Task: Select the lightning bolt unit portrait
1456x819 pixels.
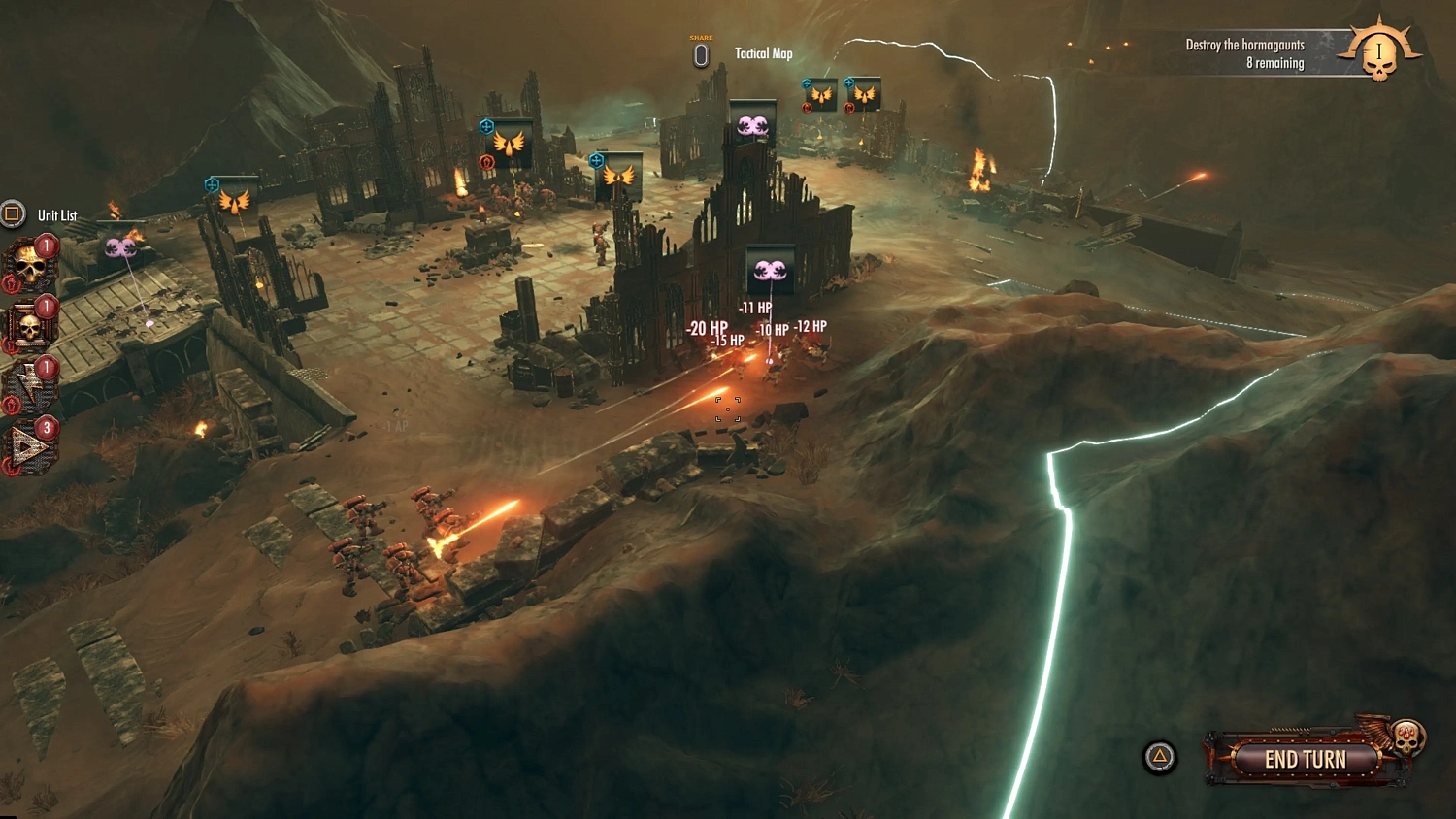Action: coord(31,382)
